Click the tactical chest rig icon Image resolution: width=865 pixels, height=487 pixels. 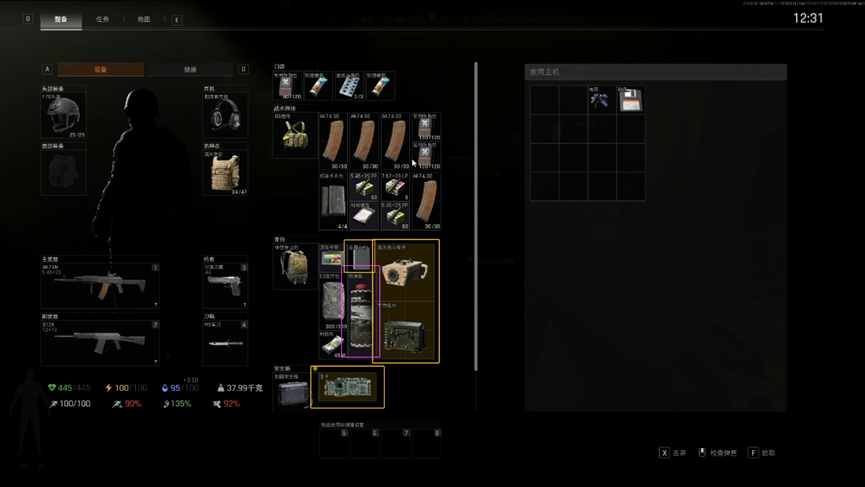tap(295, 139)
